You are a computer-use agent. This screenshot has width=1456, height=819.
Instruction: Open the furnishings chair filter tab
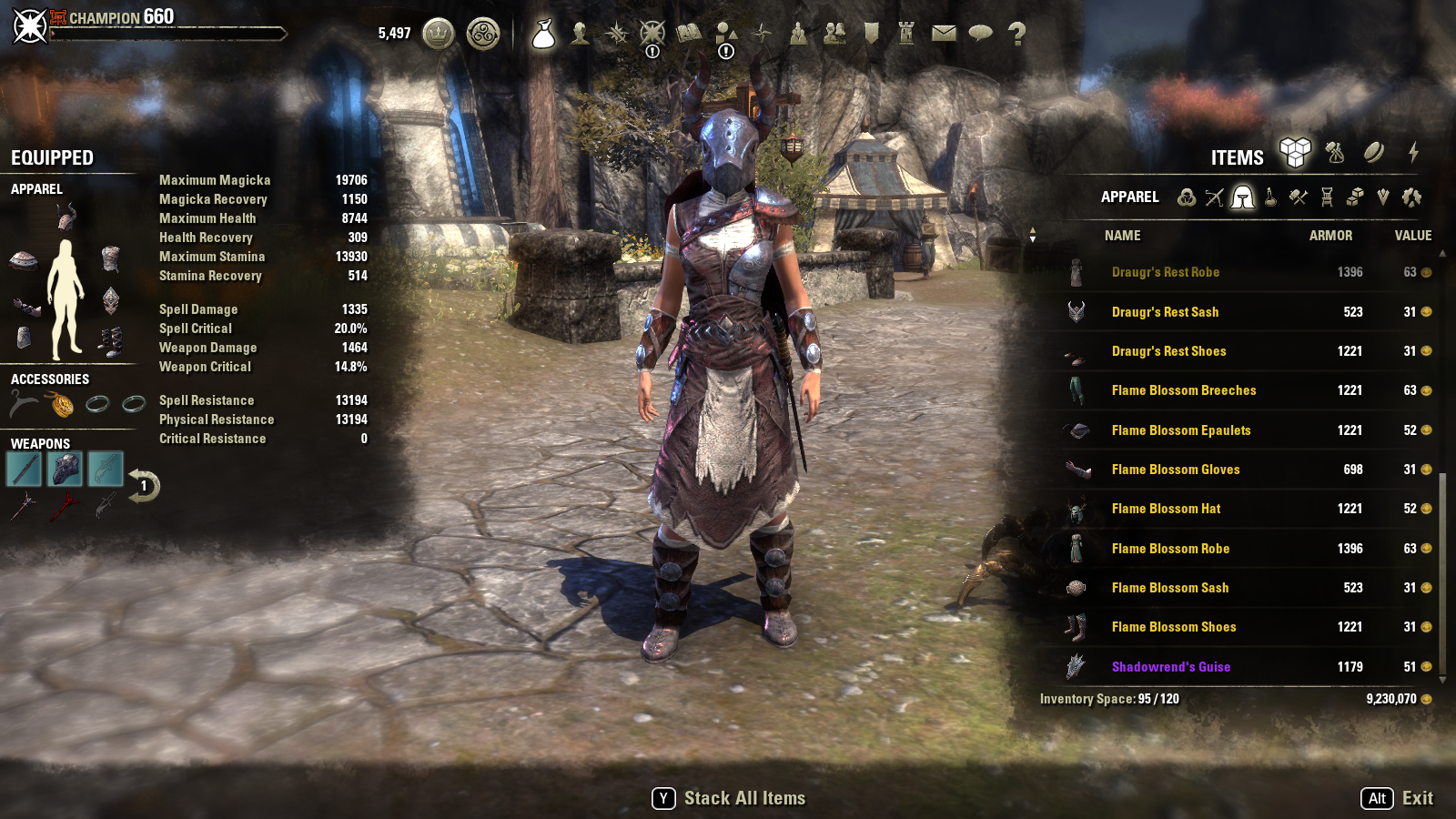[1327, 197]
